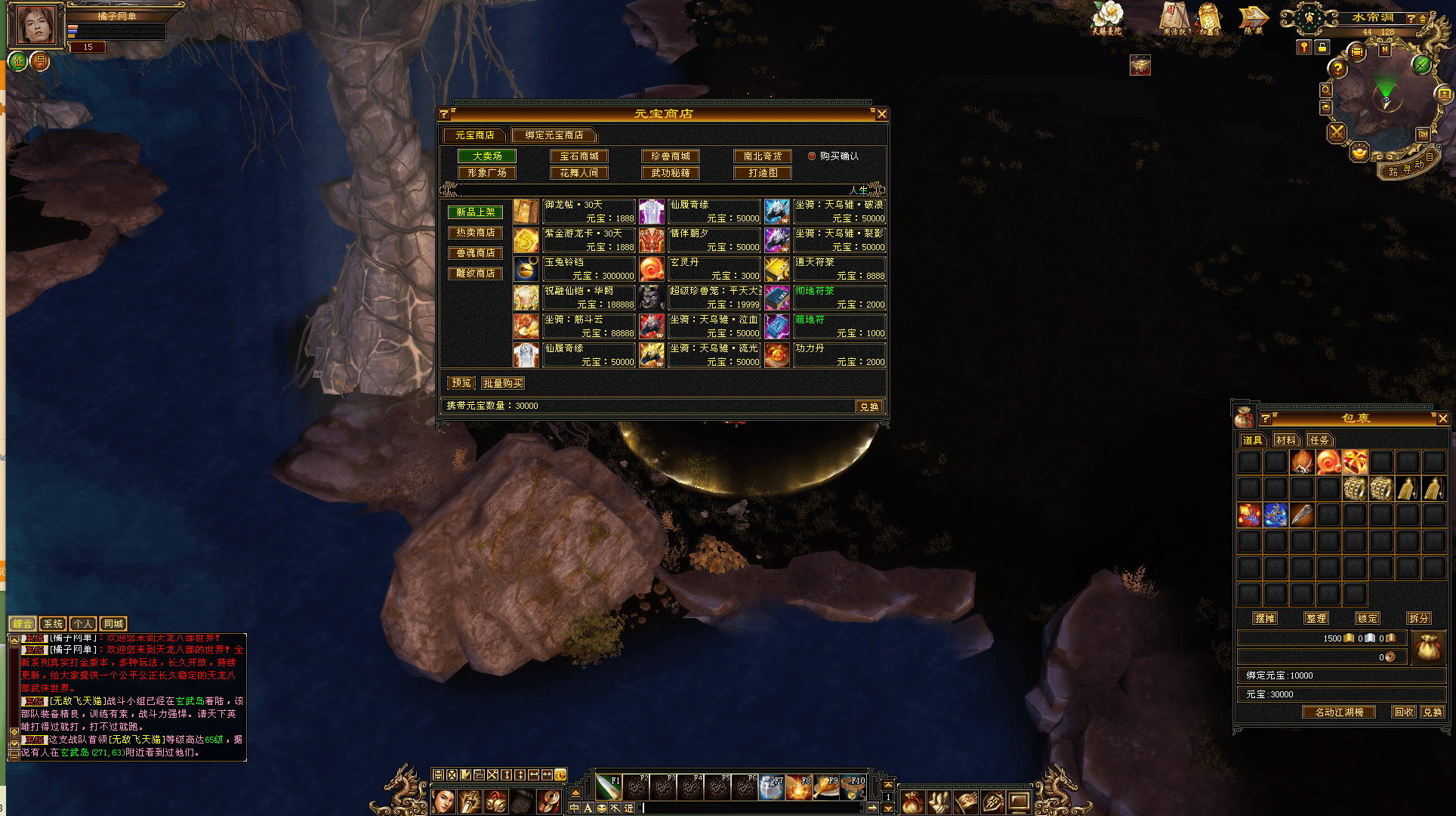
Task: Click the 批量购买 button
Action: 503,384
